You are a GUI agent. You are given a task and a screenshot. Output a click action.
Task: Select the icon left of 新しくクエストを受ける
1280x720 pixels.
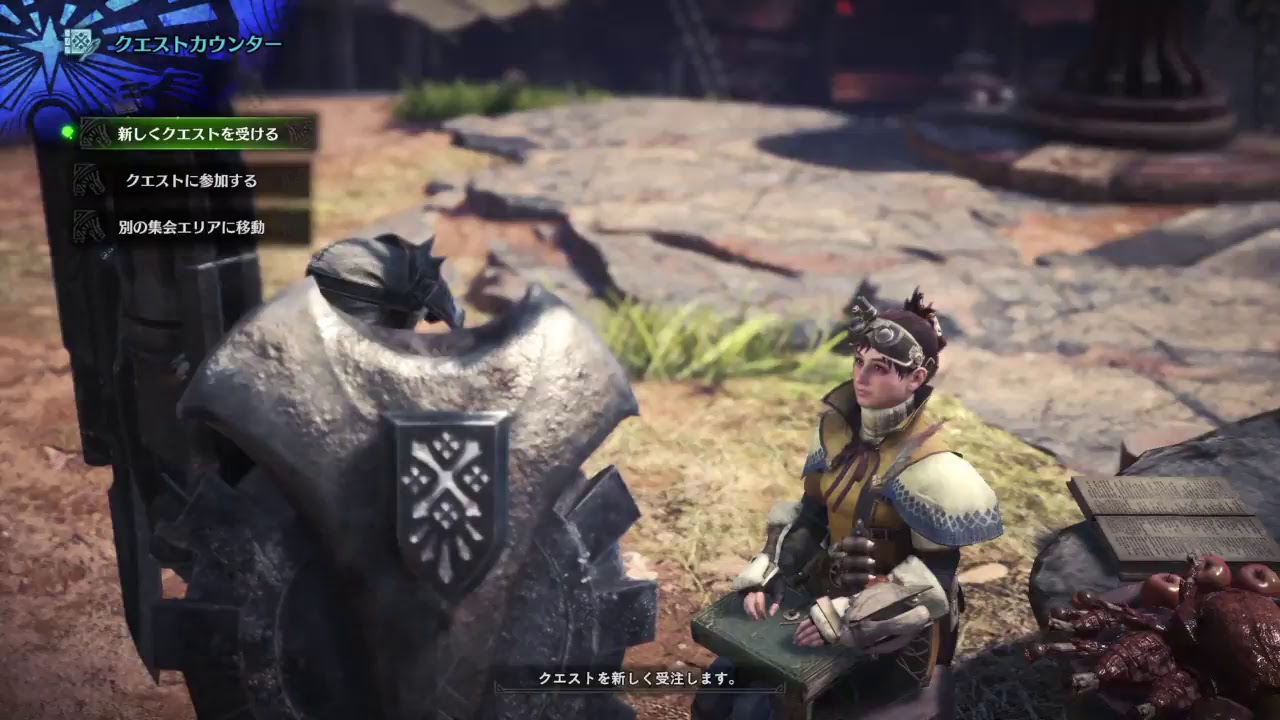[x=93, y=133]
